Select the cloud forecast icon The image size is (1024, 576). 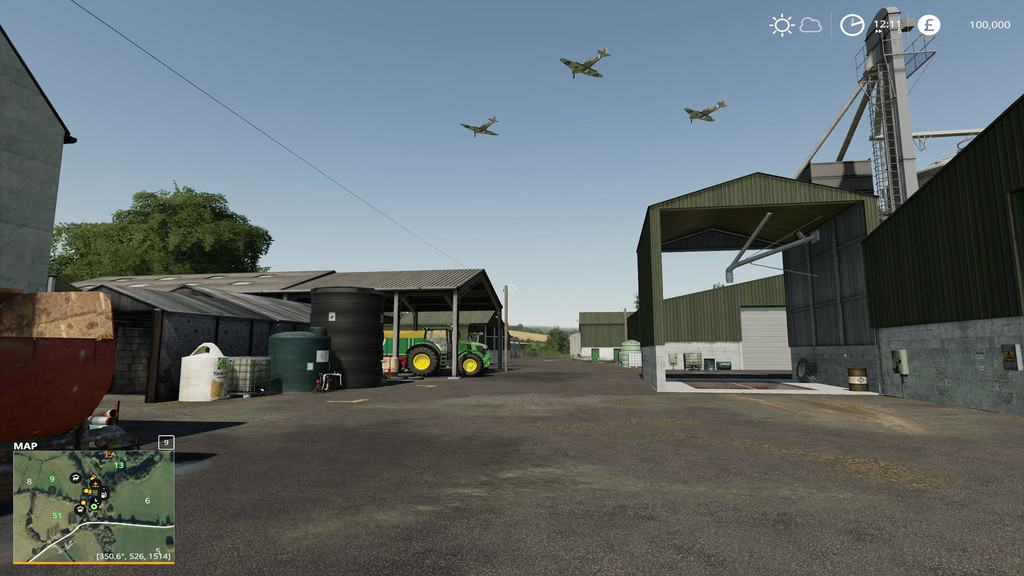(x=811, y=25)
